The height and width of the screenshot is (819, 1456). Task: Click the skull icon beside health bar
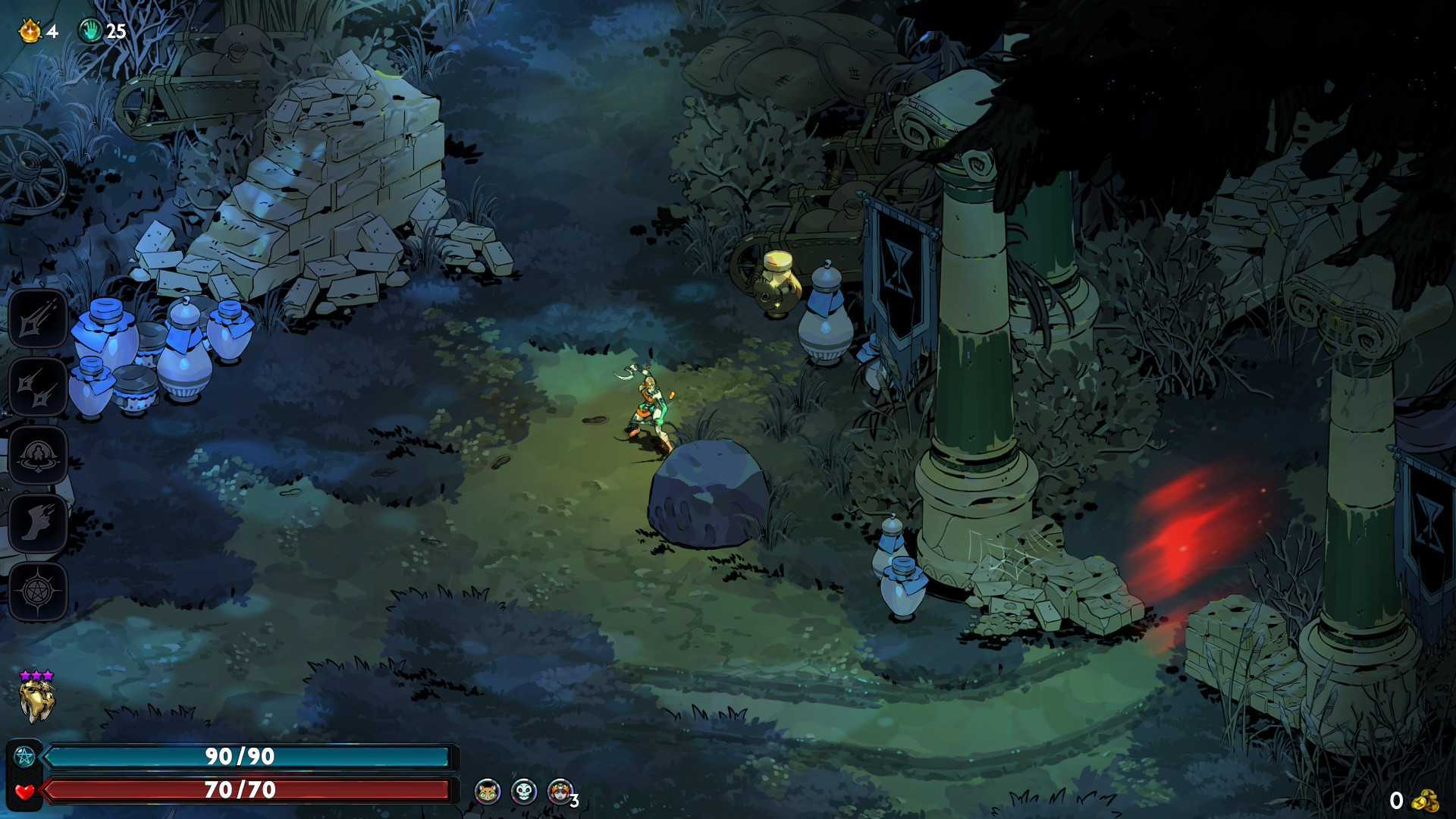[x=524, y=792]
